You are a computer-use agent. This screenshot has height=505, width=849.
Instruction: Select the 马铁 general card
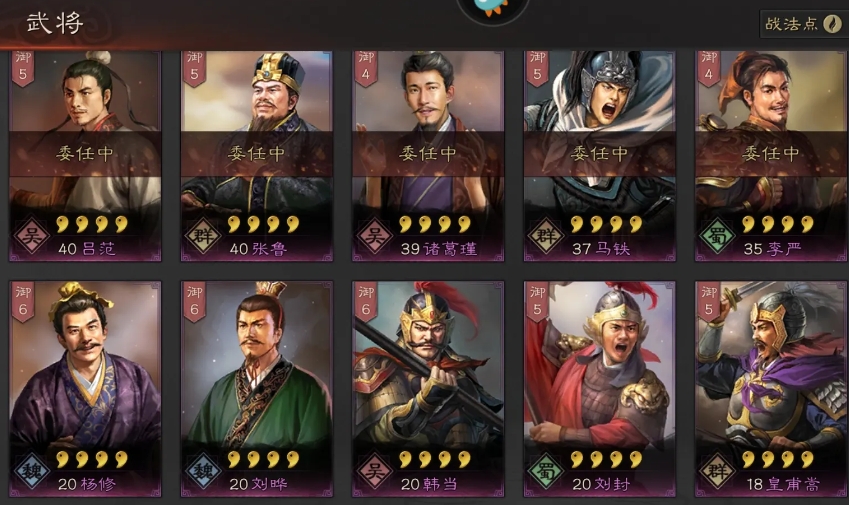(599, 155)
